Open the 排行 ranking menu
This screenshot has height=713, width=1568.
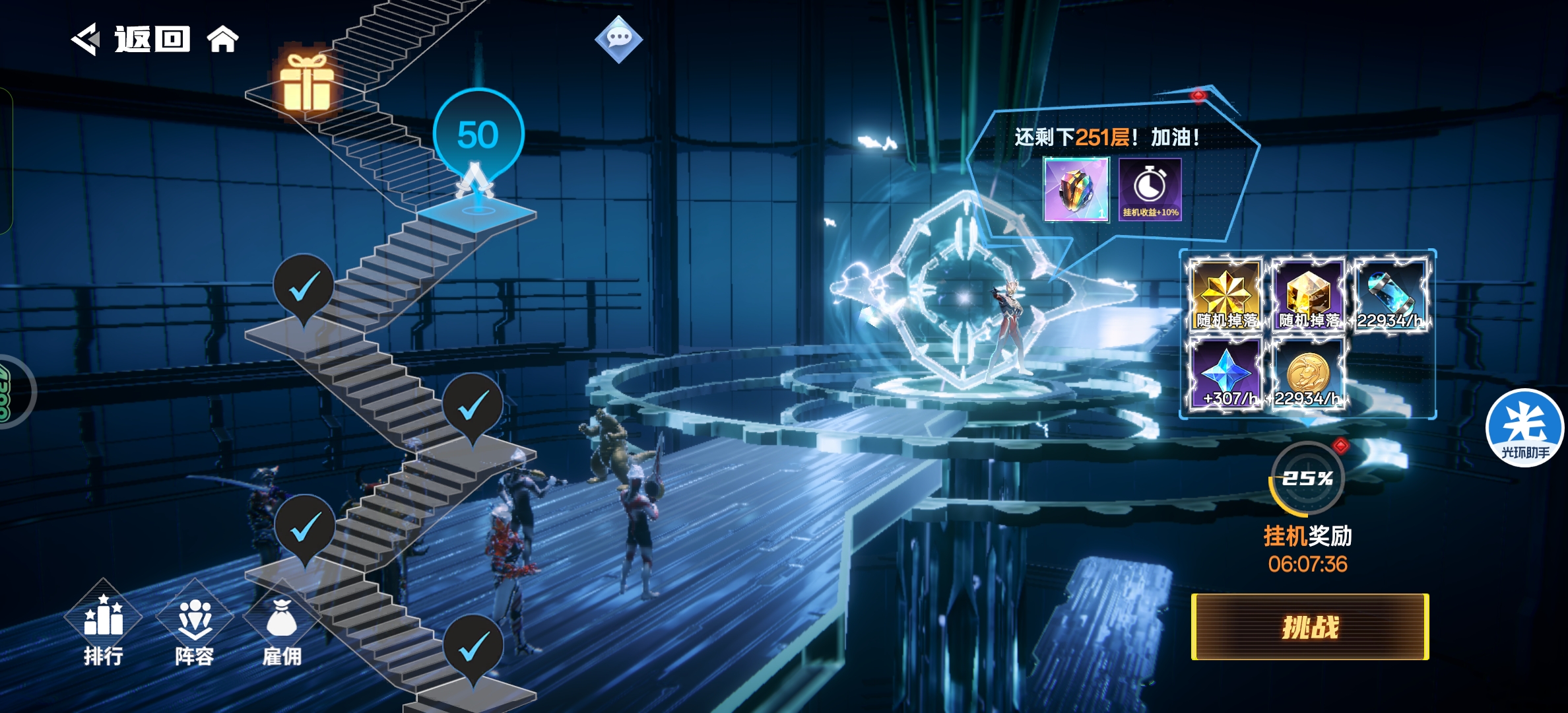pos(103,627)
